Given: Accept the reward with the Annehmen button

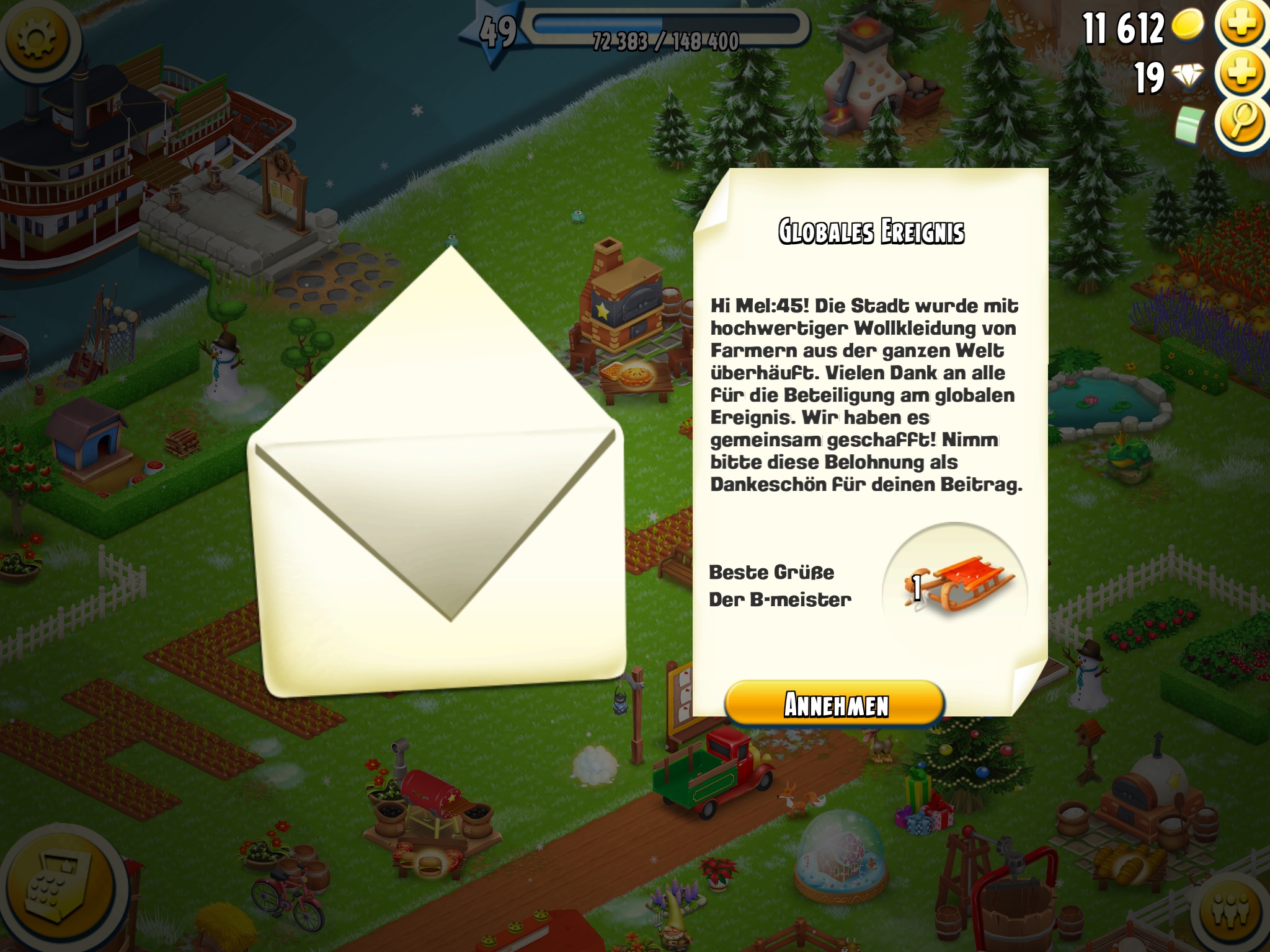Looking at the screenshot, I should click(x=835, y=704).
